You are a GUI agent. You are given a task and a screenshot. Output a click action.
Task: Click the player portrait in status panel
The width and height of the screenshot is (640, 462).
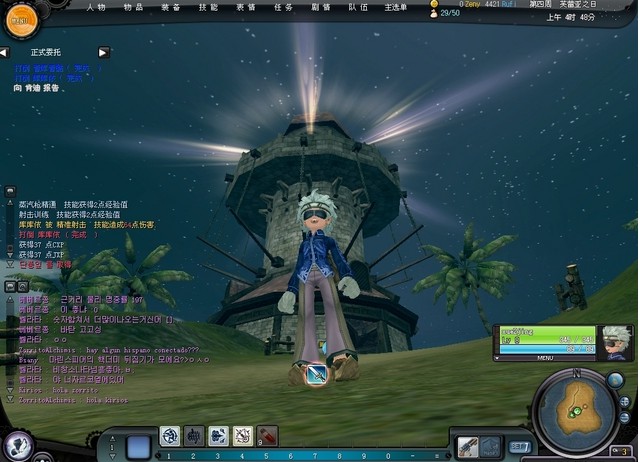(617, 341)
